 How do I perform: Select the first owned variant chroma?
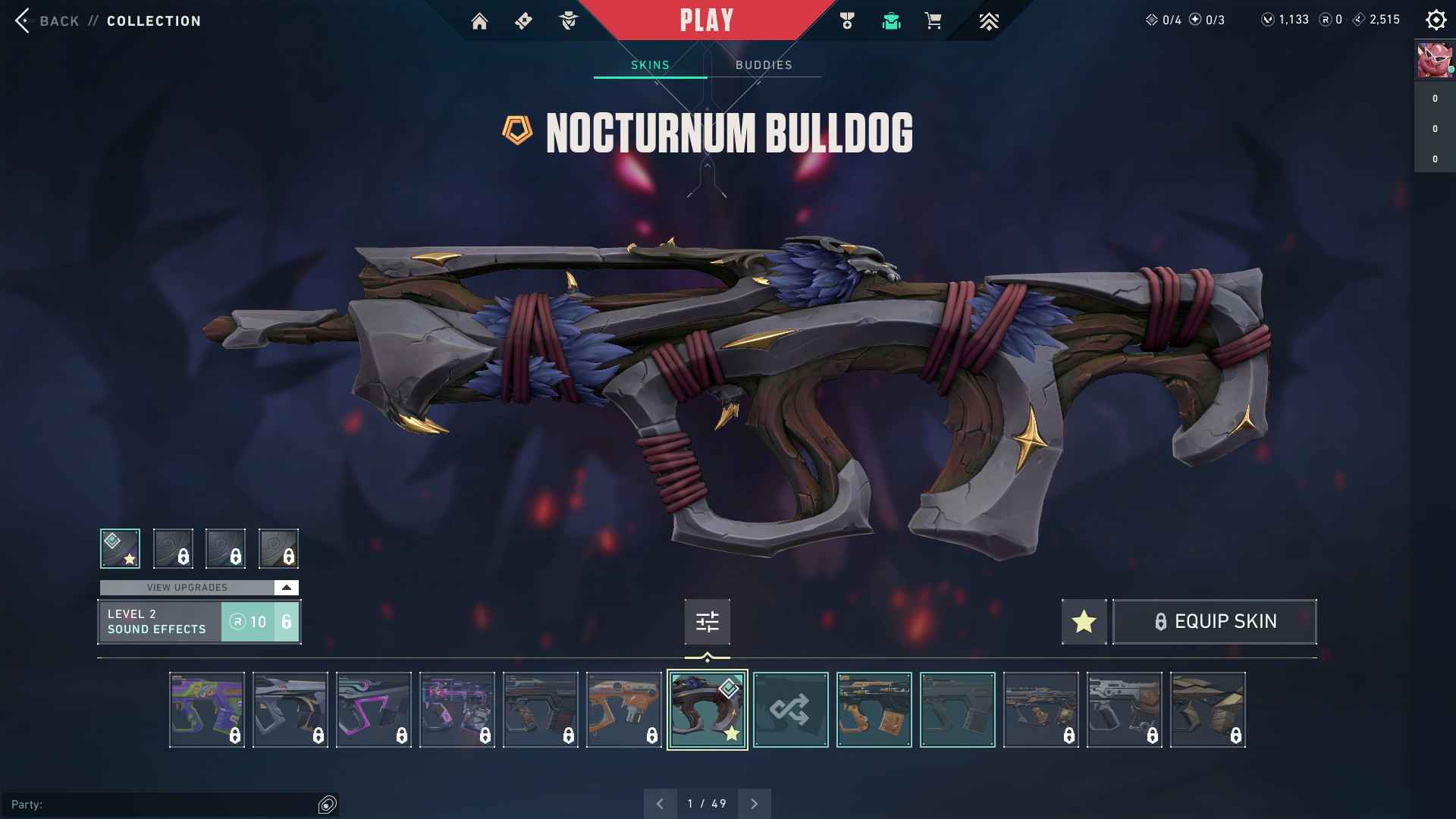[x=120, y=548]
